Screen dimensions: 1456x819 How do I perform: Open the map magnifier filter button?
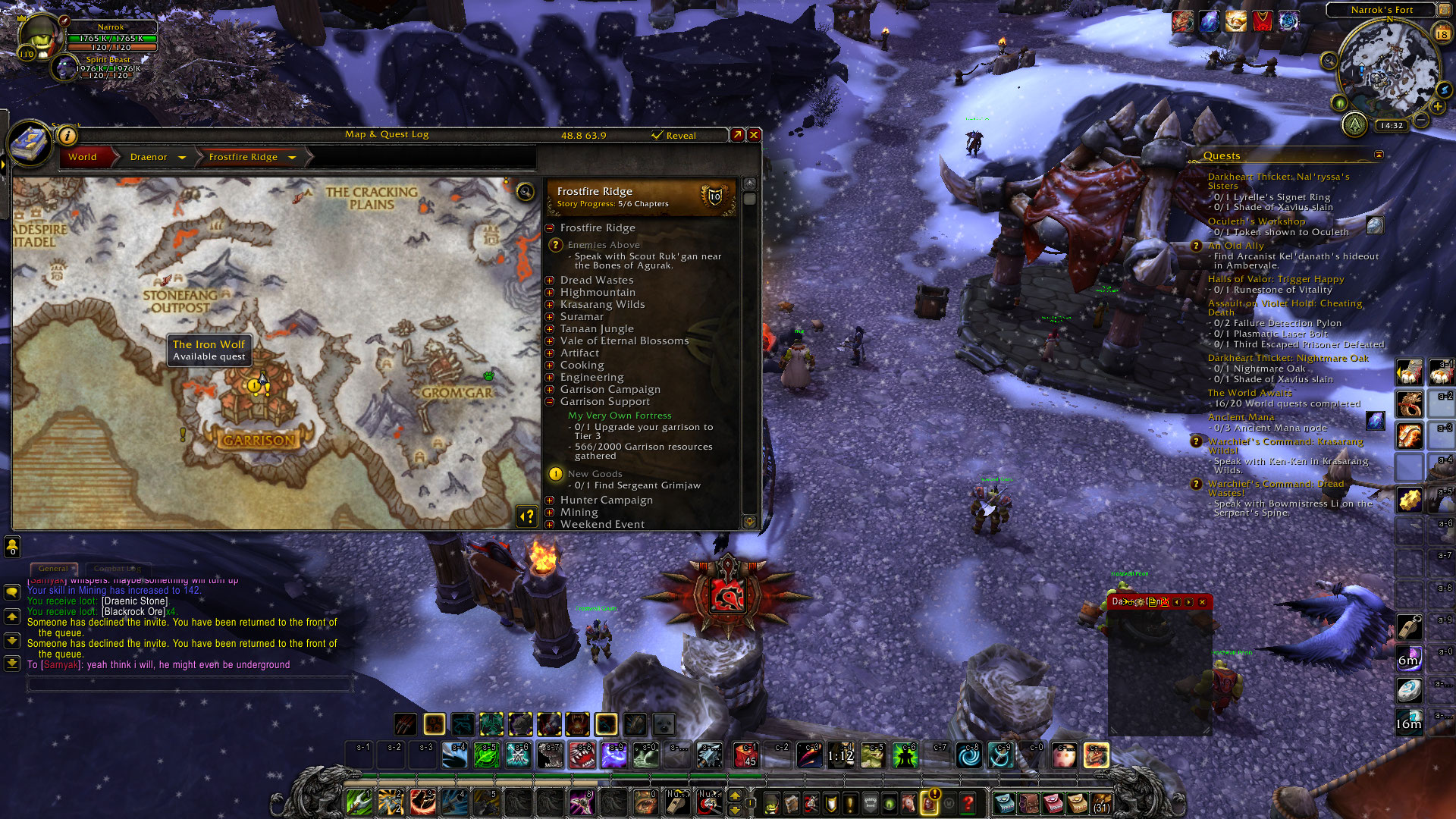coord(525,191)
